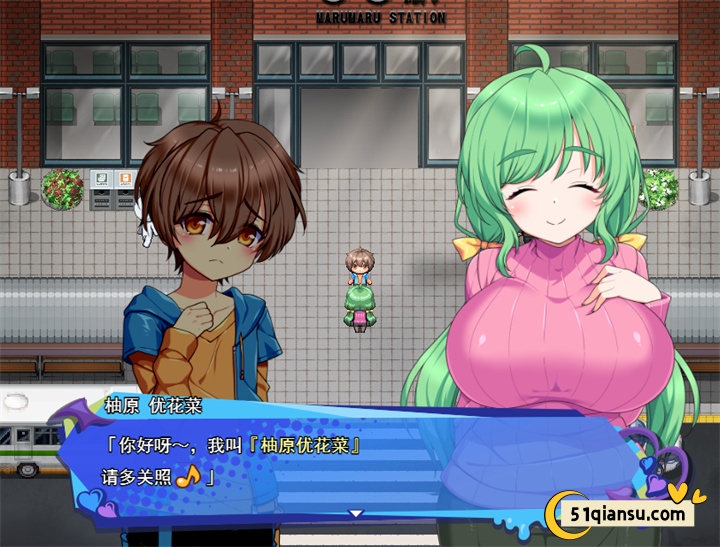Click the dialogue continue arrow indicator
This screenshot has width=720, height=547.
(355, 513)
